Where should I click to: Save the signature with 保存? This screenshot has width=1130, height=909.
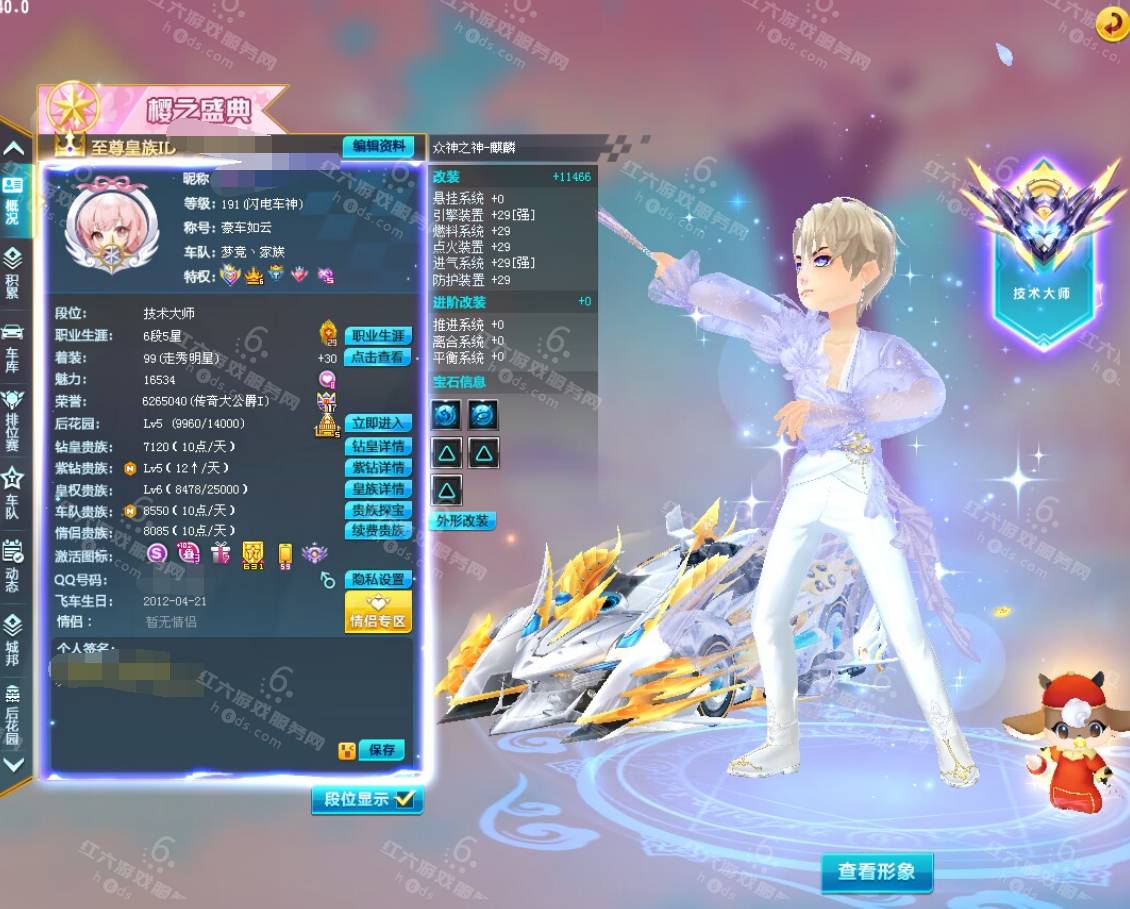[382, 750]
